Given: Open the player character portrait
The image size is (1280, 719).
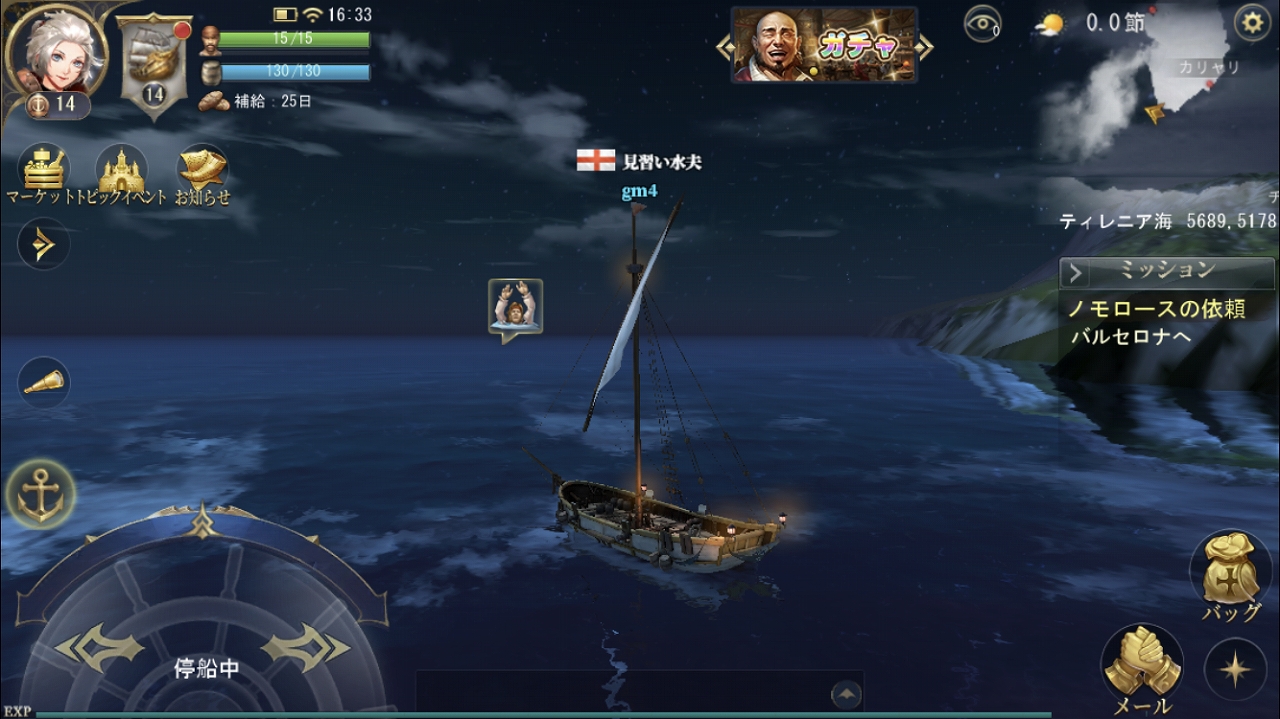Looking at the screenshot, I should [56, 48].
